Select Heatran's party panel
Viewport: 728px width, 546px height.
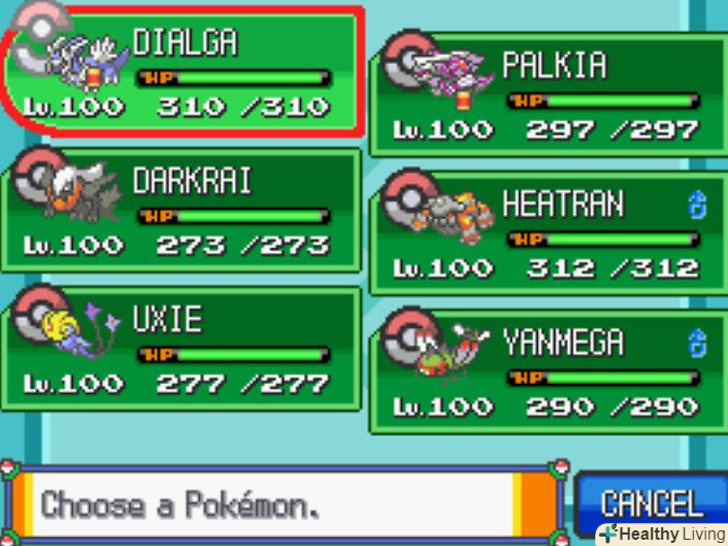pyautogui.click(x=548, y=235)
